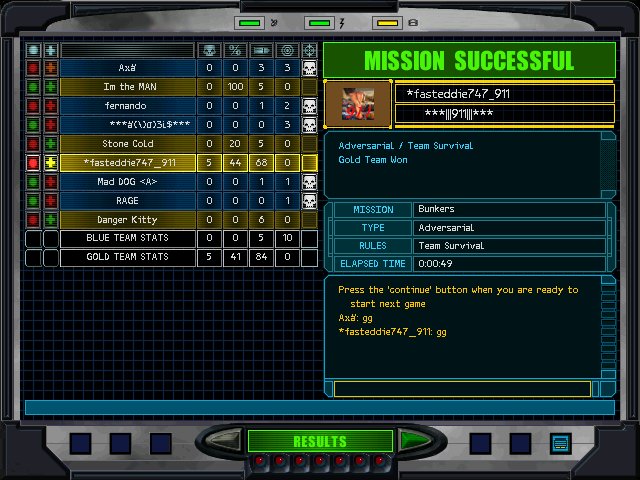The image size is (640, 480).
Task: Click the chat message input box
Action: 466,388
